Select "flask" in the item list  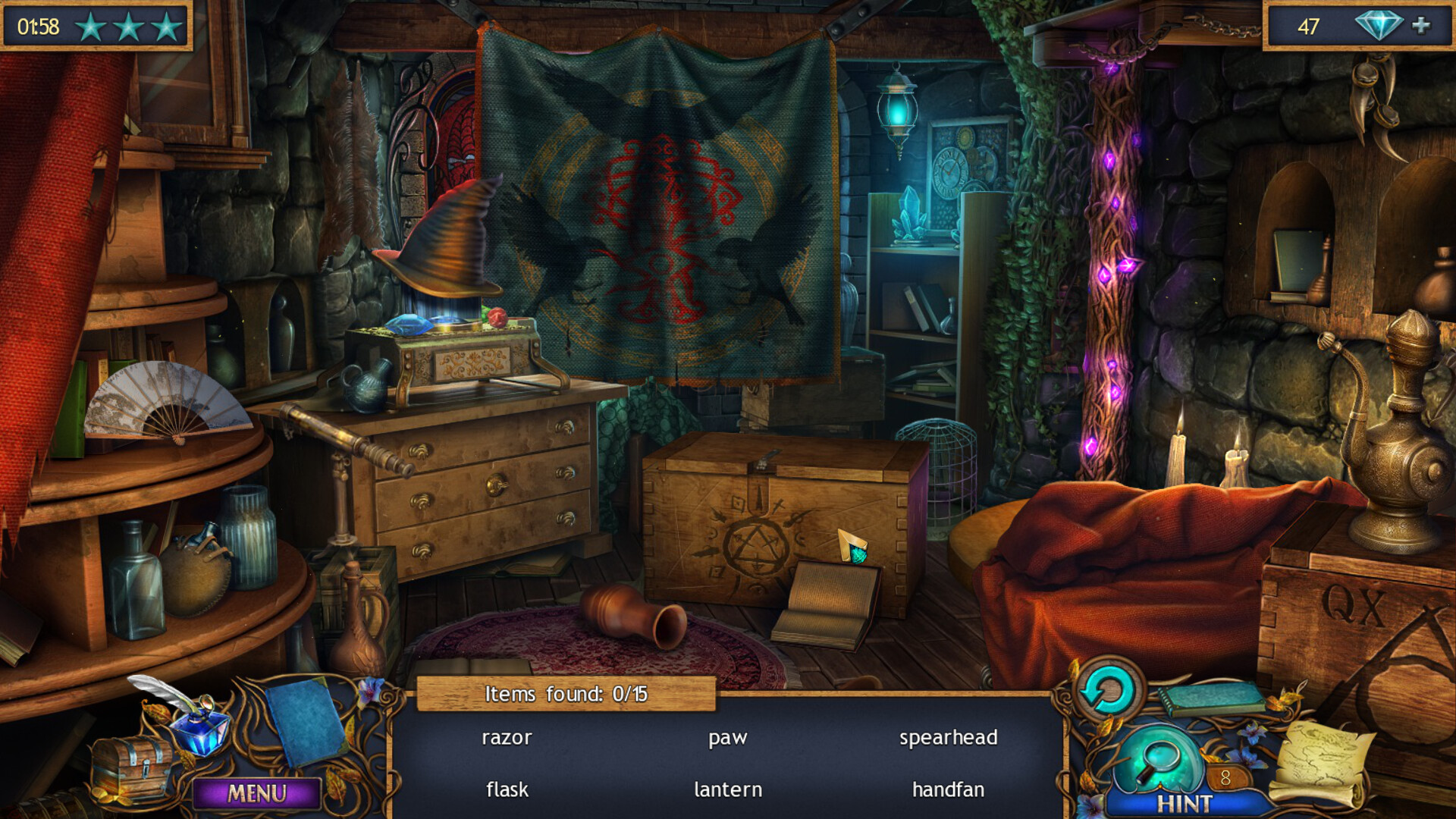507,789
